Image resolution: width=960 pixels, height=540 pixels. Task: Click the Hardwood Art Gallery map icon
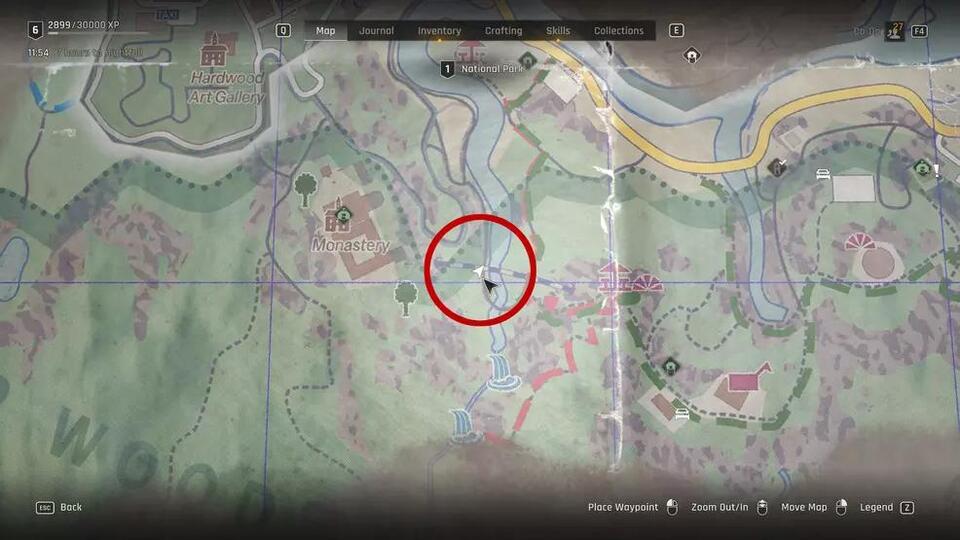212,49
